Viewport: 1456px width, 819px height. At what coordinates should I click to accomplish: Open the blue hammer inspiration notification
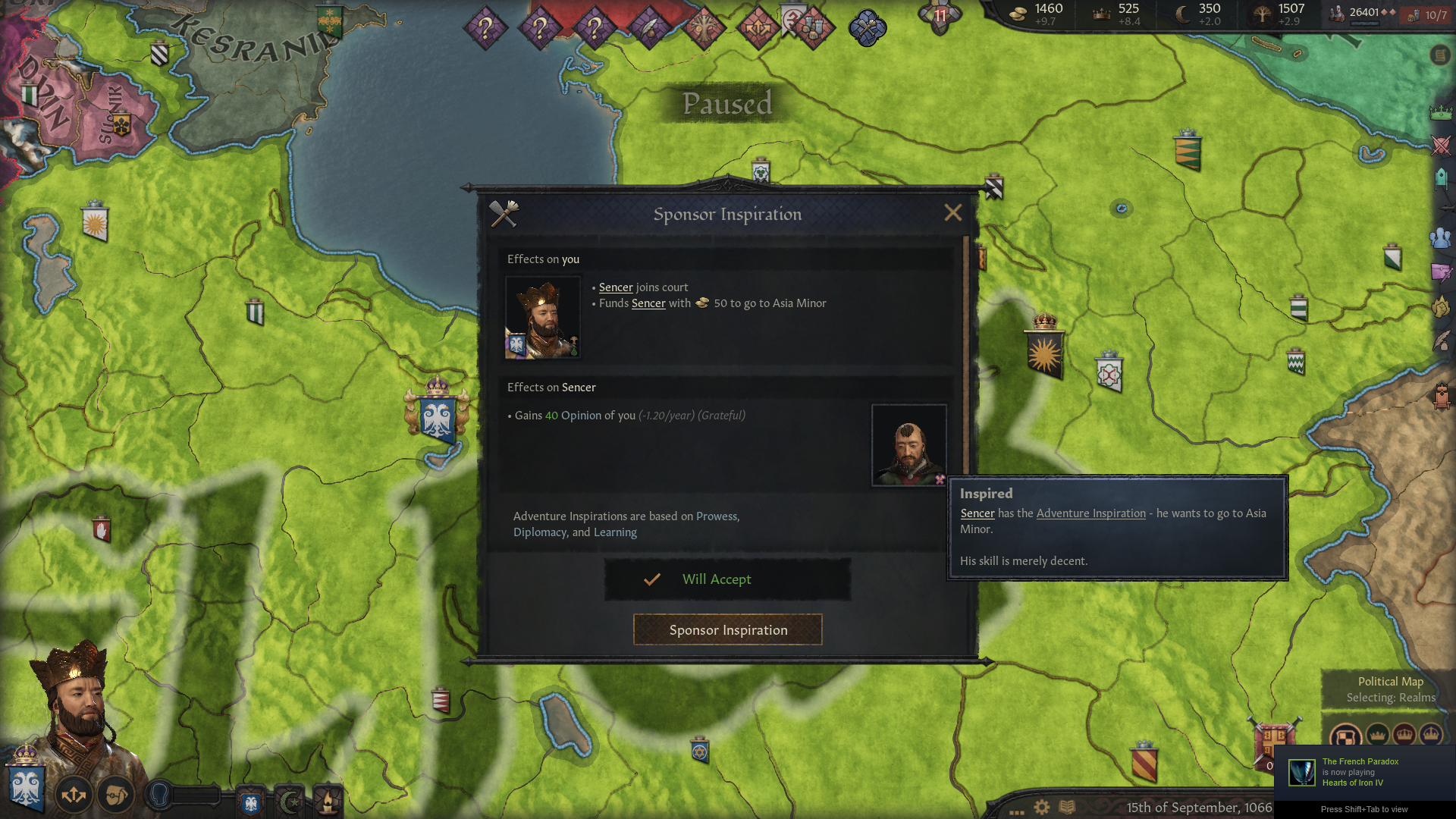pyautogui.click(x=867, y=29)
